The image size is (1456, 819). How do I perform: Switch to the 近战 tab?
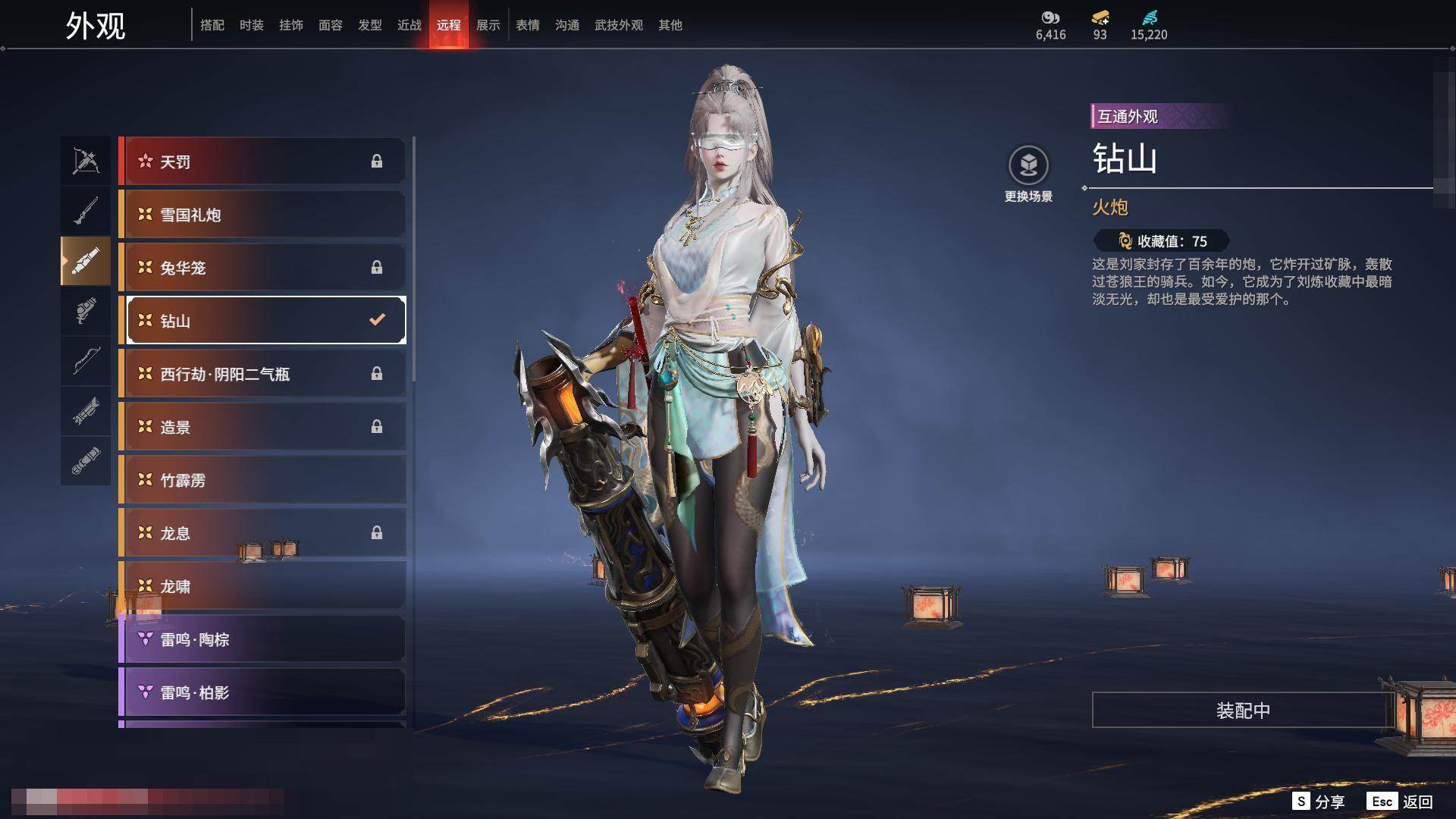[x=409, y=25]
